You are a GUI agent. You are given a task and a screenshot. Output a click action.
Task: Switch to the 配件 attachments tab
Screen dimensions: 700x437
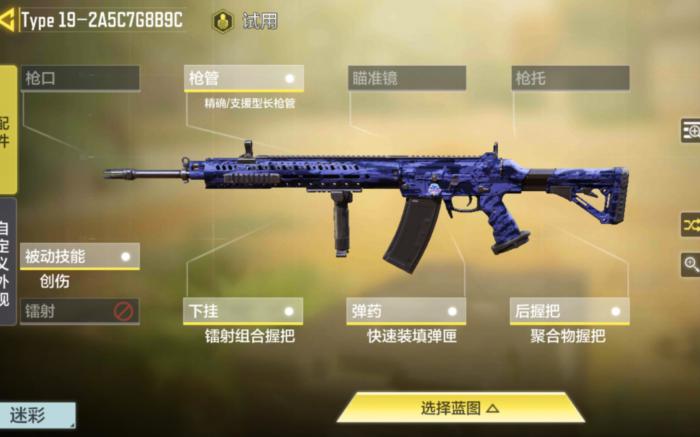(x=8, y=130)
